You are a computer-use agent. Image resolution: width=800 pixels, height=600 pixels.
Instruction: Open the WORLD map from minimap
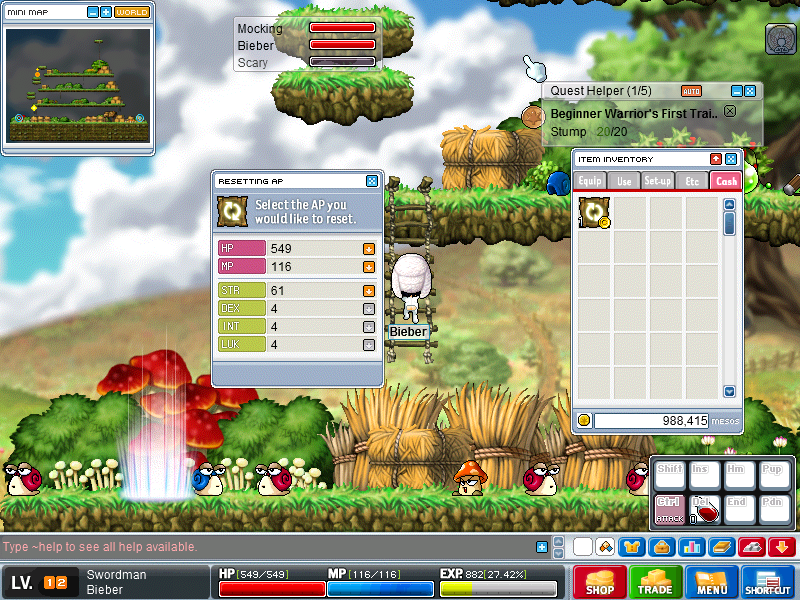pyautogui.click(x=132, y=13)
